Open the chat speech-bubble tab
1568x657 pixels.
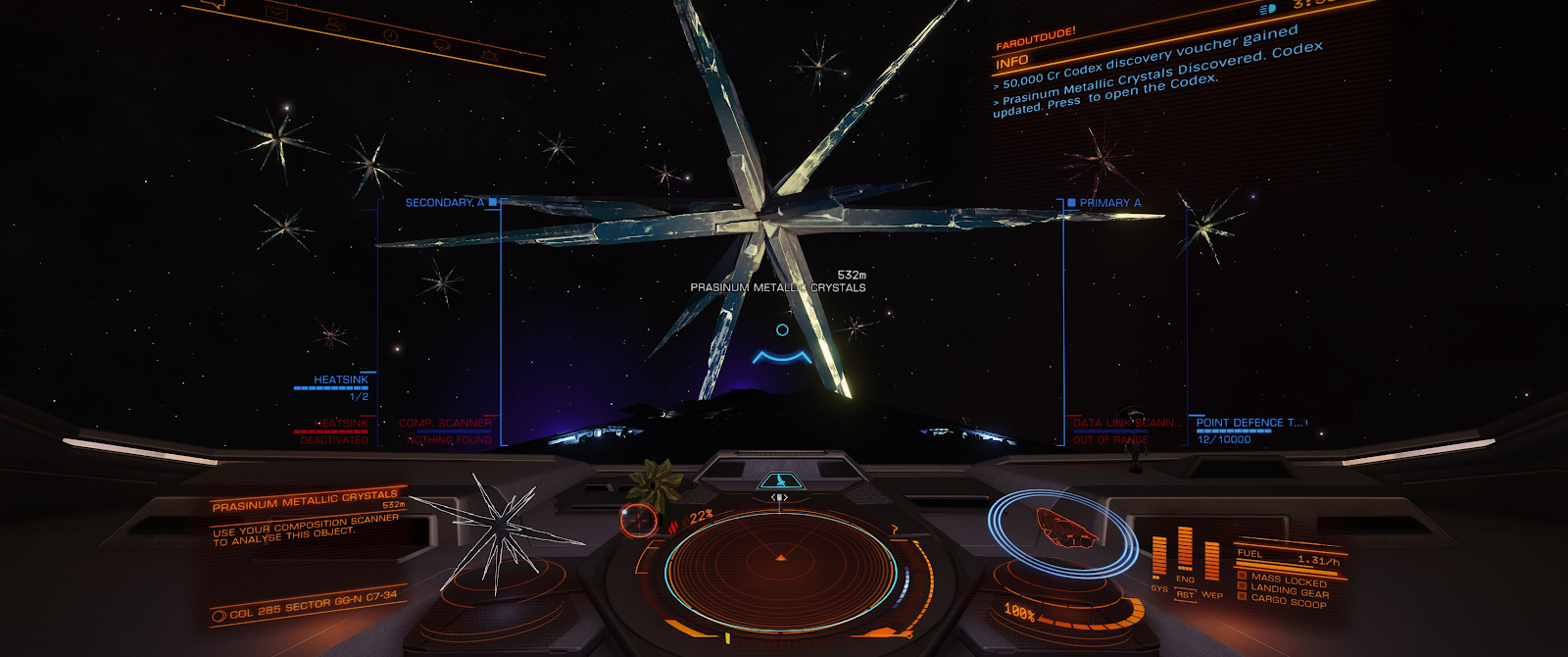point(214,3)
